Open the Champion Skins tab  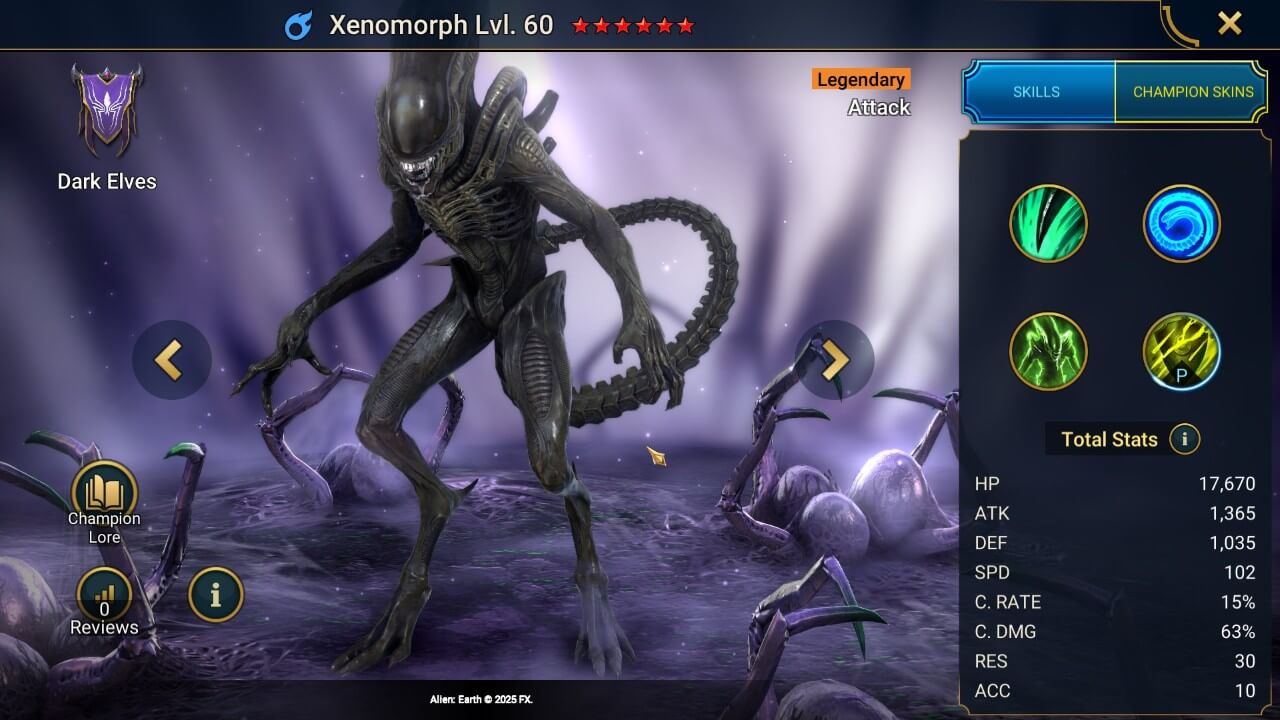[1192, 91]
